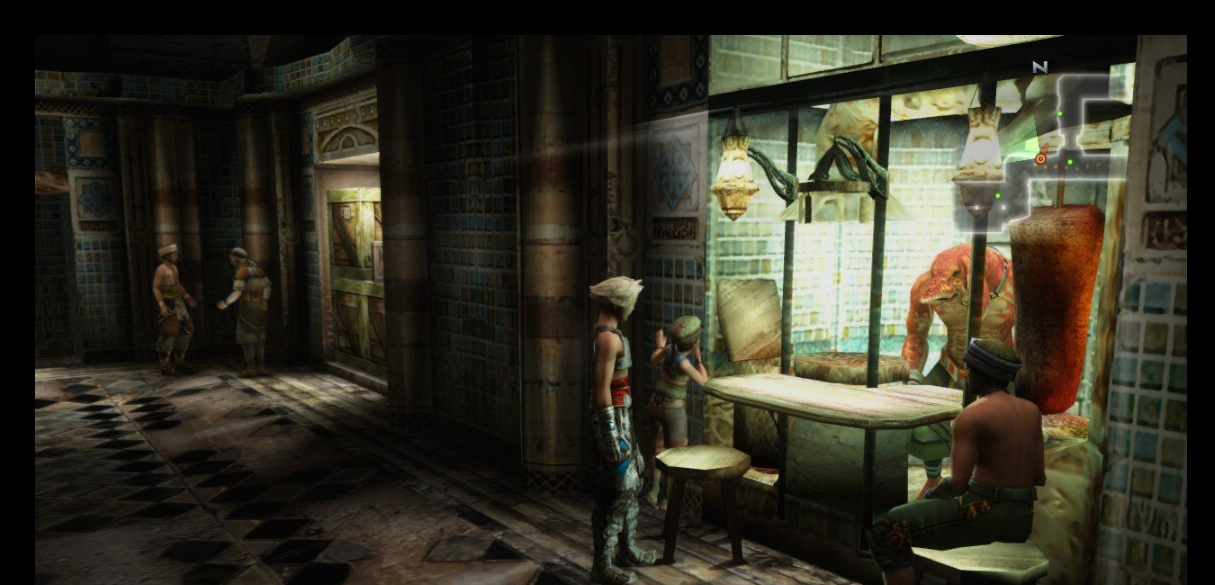Click the orange player marker on the minimap
1215x585 pixels.
(x=1042, y=158)
